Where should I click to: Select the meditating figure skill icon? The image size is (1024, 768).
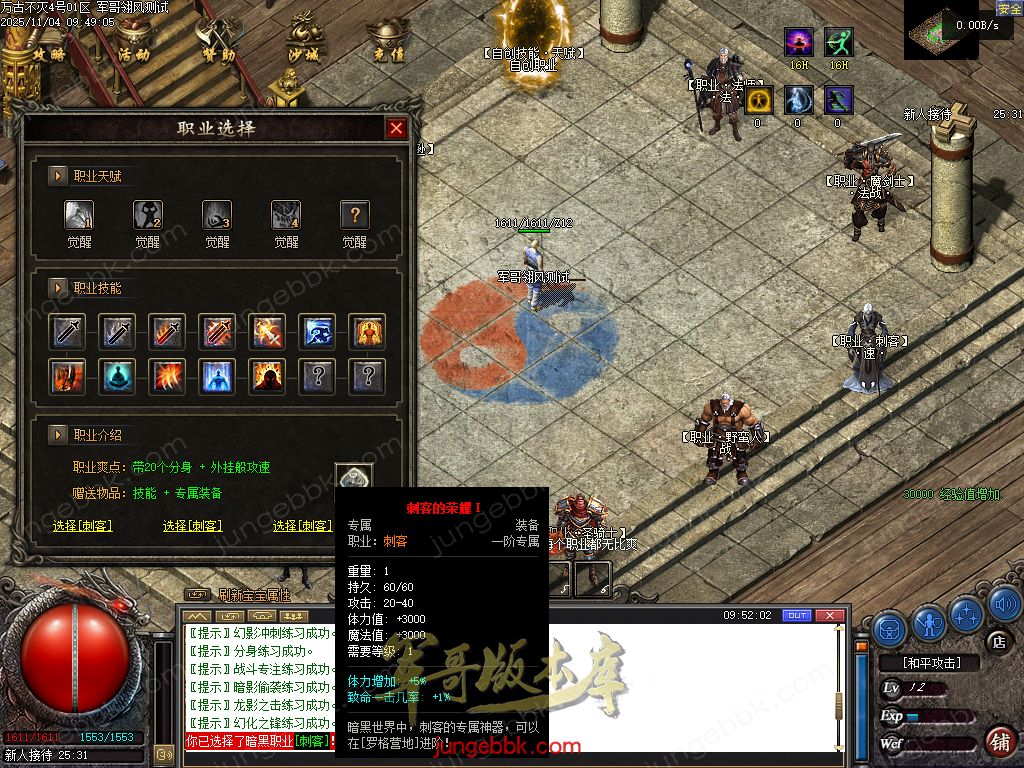click(x=118, y=377)
